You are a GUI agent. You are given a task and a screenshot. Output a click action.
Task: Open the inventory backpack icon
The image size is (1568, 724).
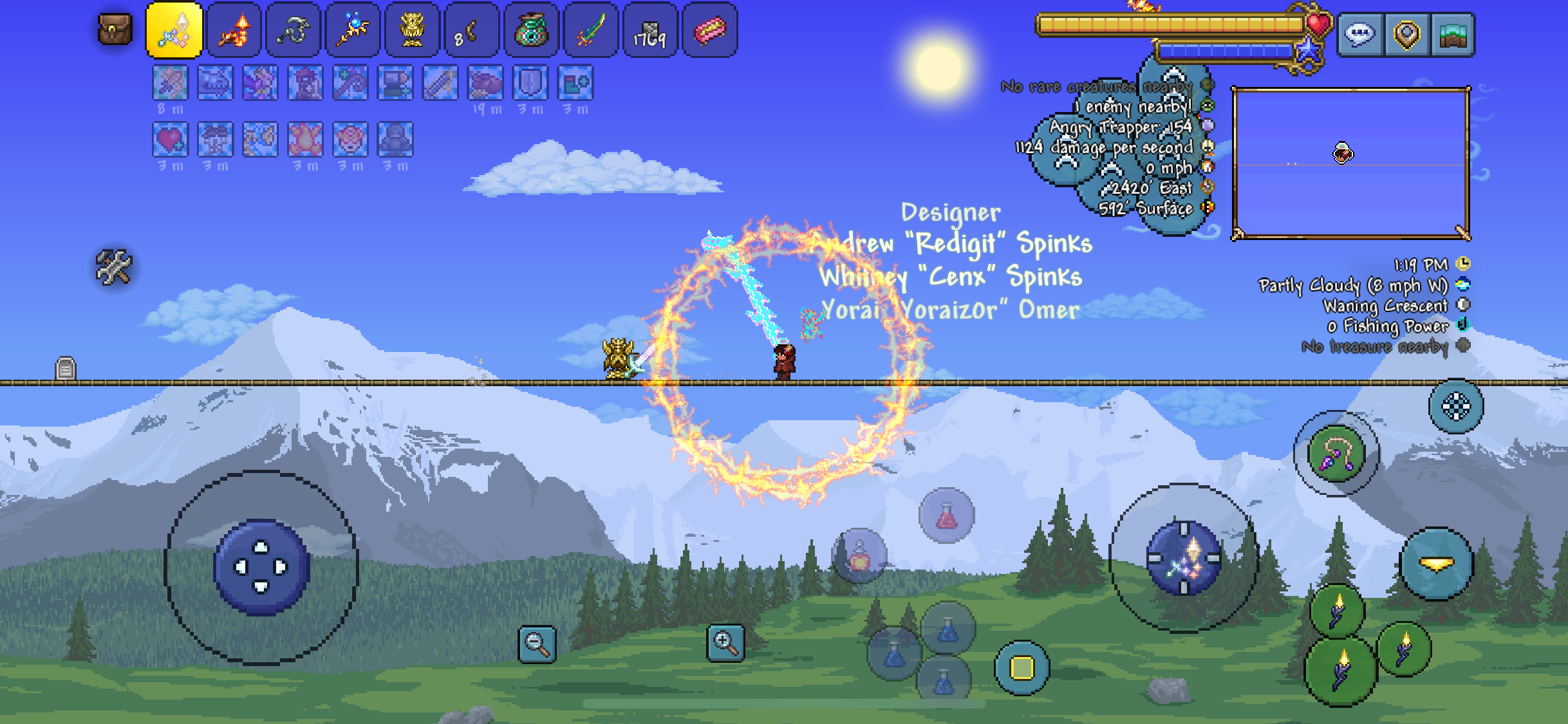[116, 31]
